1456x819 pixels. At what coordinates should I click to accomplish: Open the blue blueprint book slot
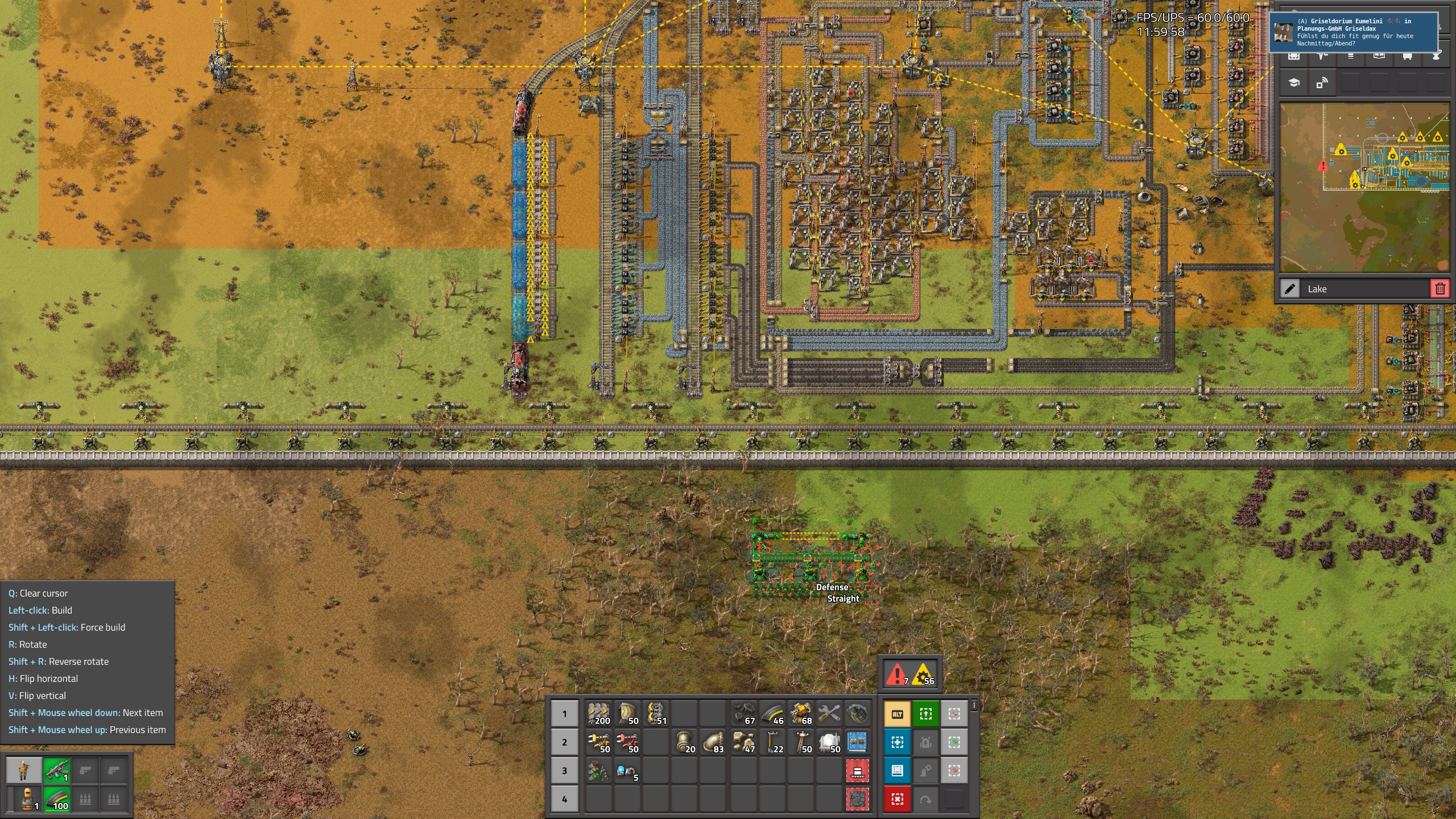857,742
